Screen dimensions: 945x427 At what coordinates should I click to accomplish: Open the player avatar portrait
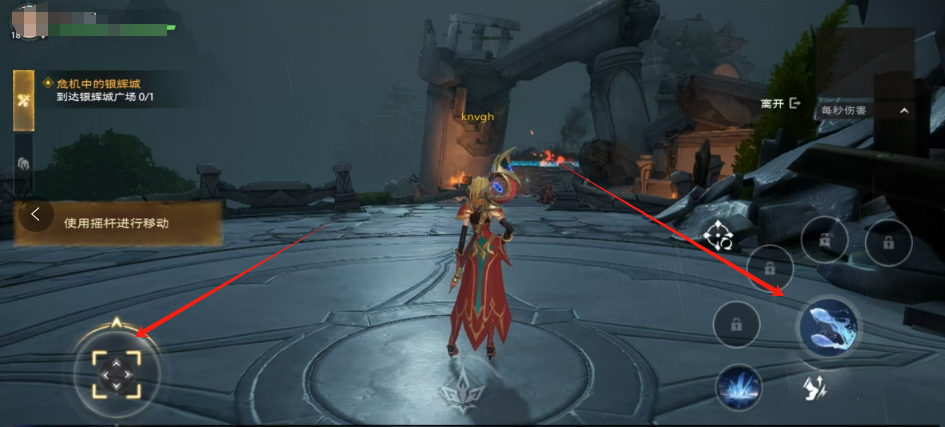[x=30, y=20]
